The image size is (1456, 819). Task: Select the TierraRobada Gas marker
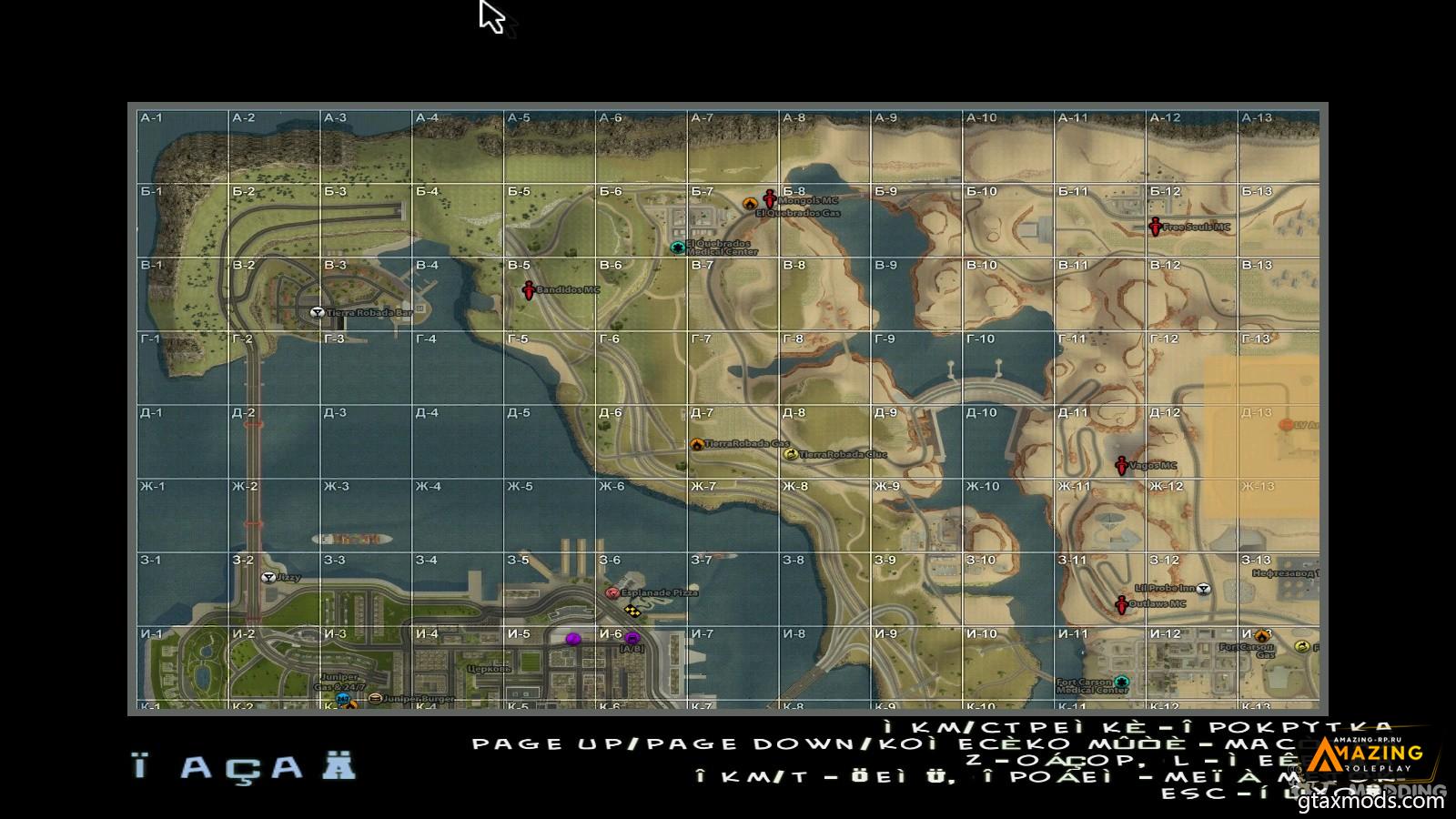coord(697,444)
